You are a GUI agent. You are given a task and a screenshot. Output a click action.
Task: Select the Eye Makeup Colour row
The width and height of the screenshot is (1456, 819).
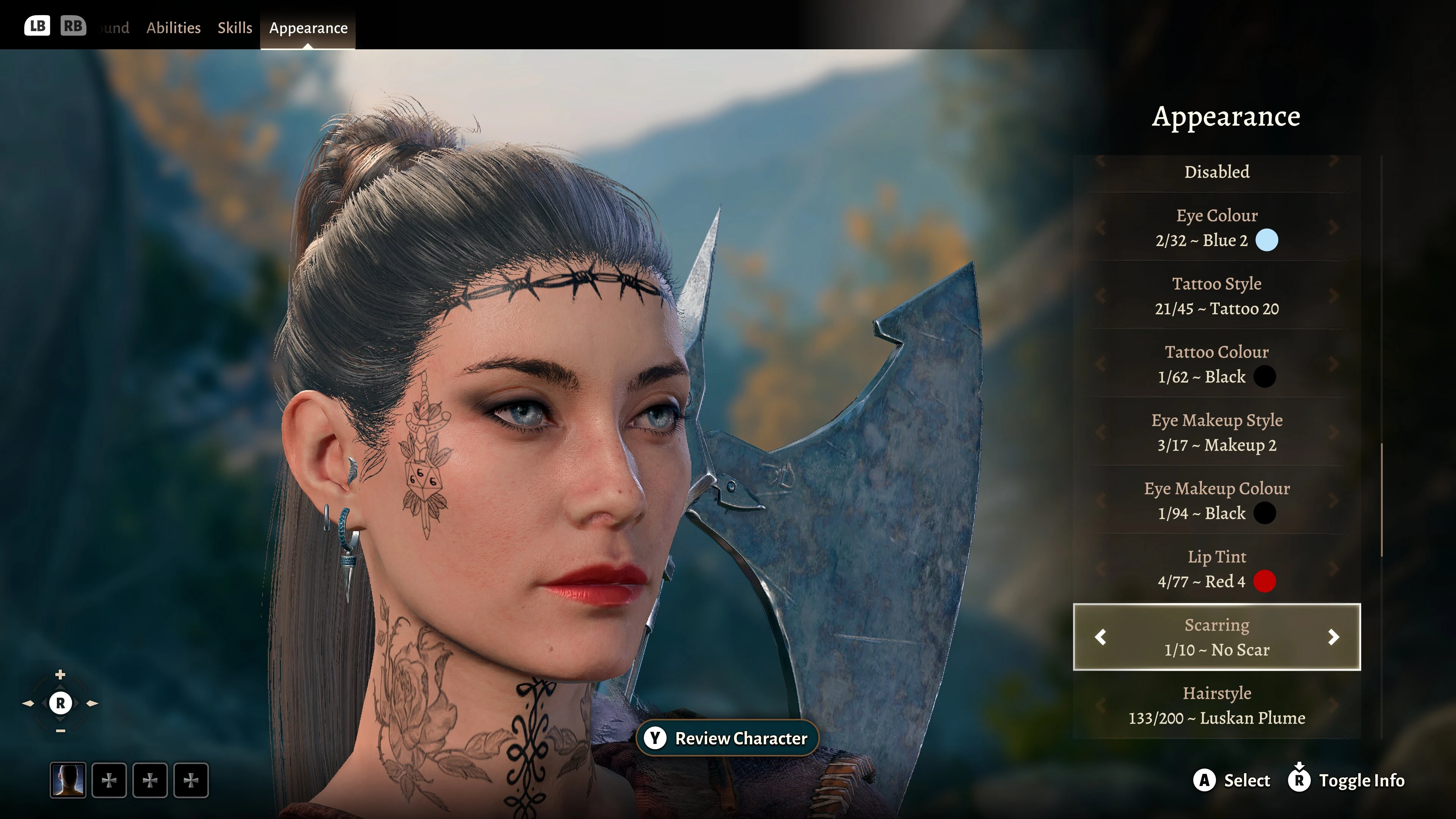(1216, 501)
